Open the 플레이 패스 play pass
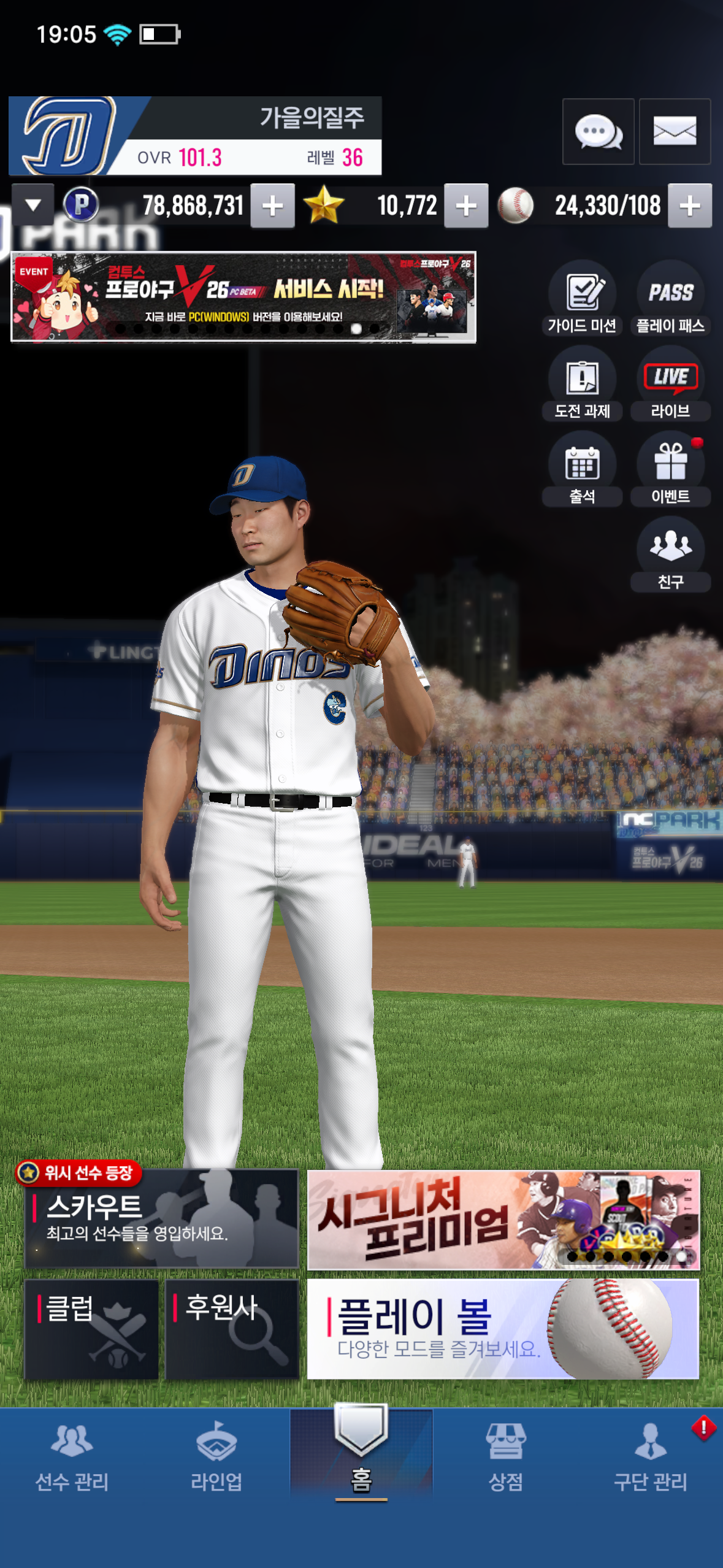Screen dimensions: 723x1568 click(670, 299)
